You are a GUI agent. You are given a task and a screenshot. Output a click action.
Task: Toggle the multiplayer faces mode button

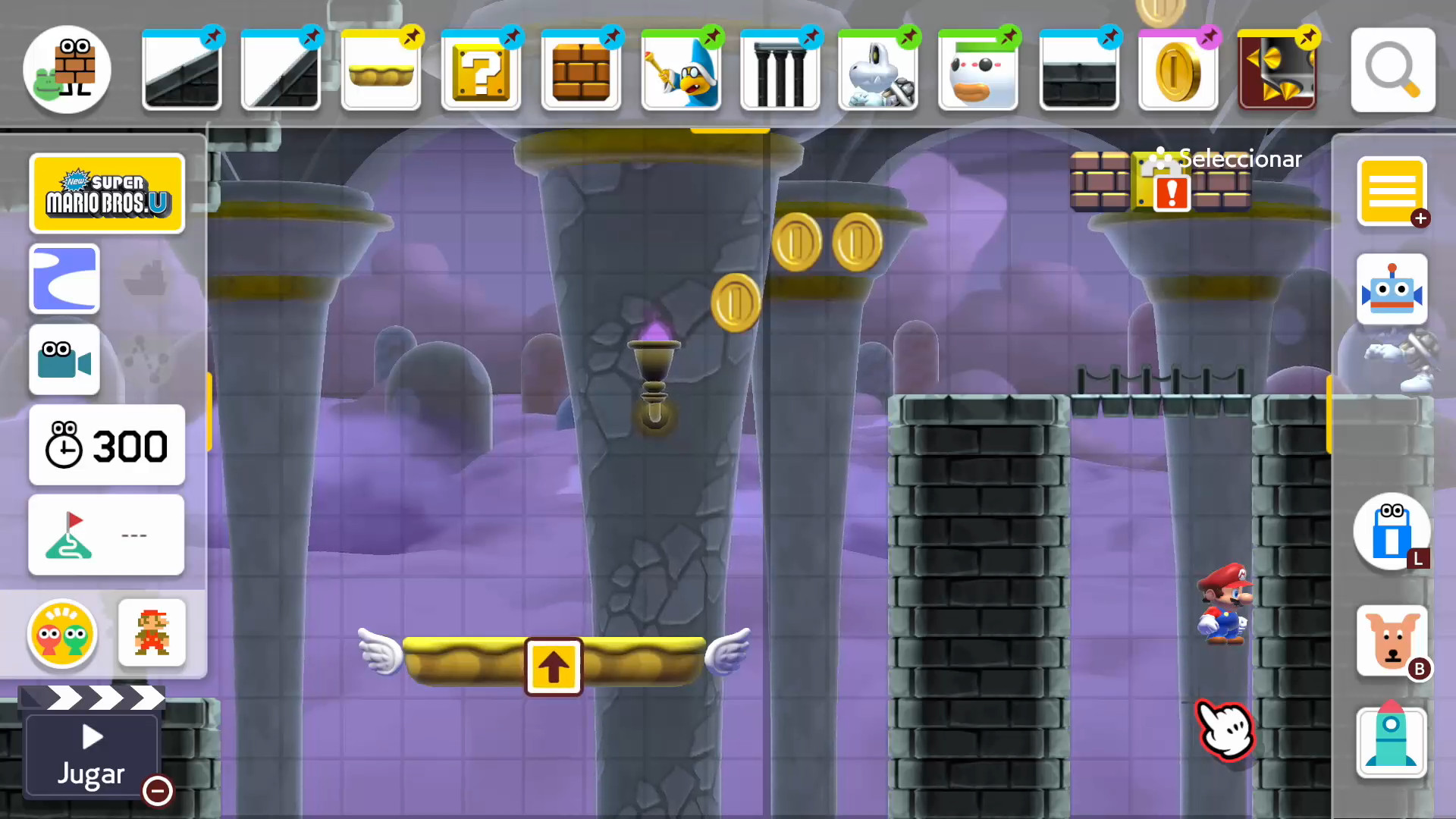point(62,635)
